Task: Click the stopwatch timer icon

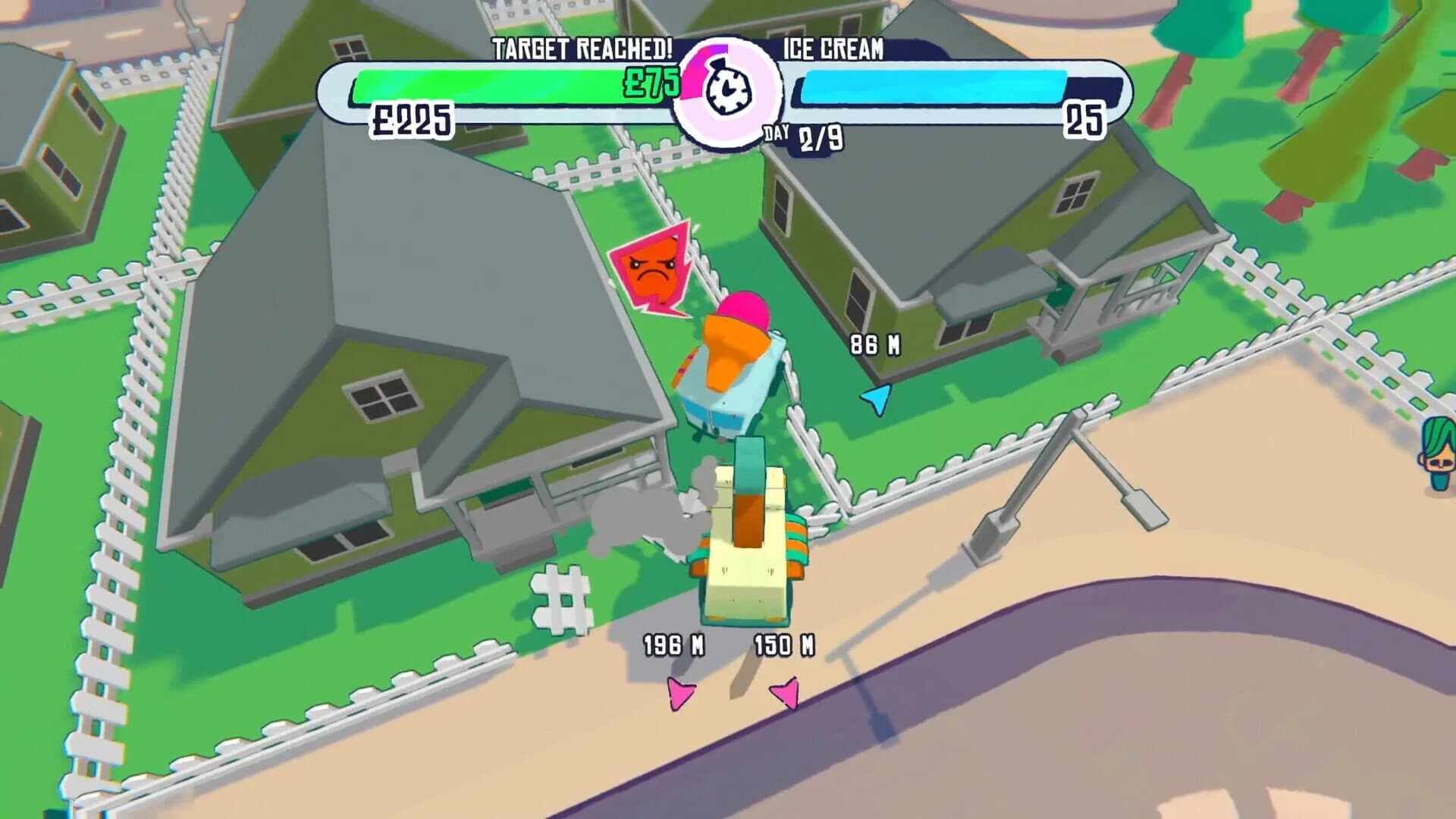Action: tap(730, 91)
